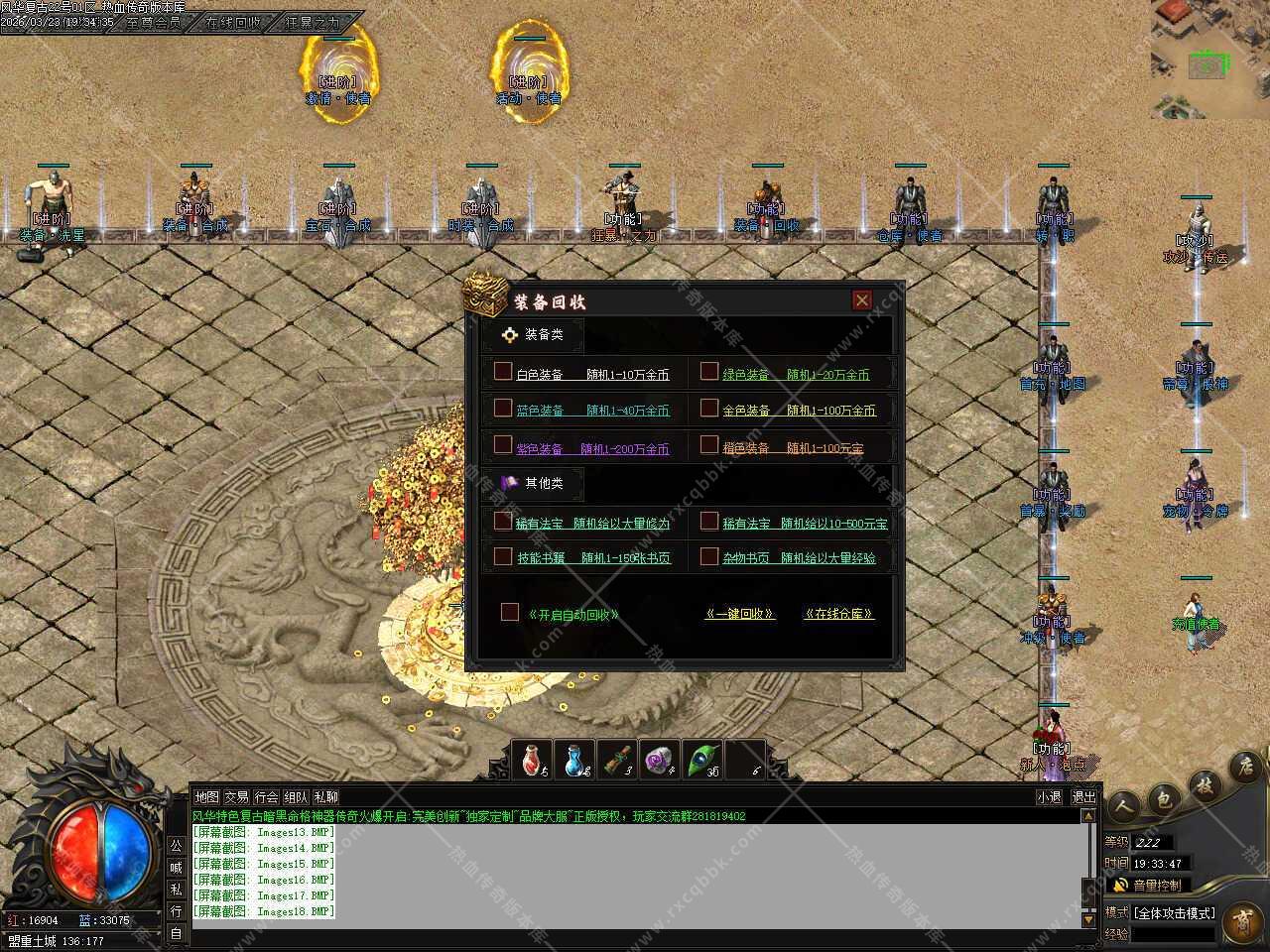The height and width of the screenshot is (952, 1270).
Task: Switch to the 行会 chat tab
Action: [266, 797]
